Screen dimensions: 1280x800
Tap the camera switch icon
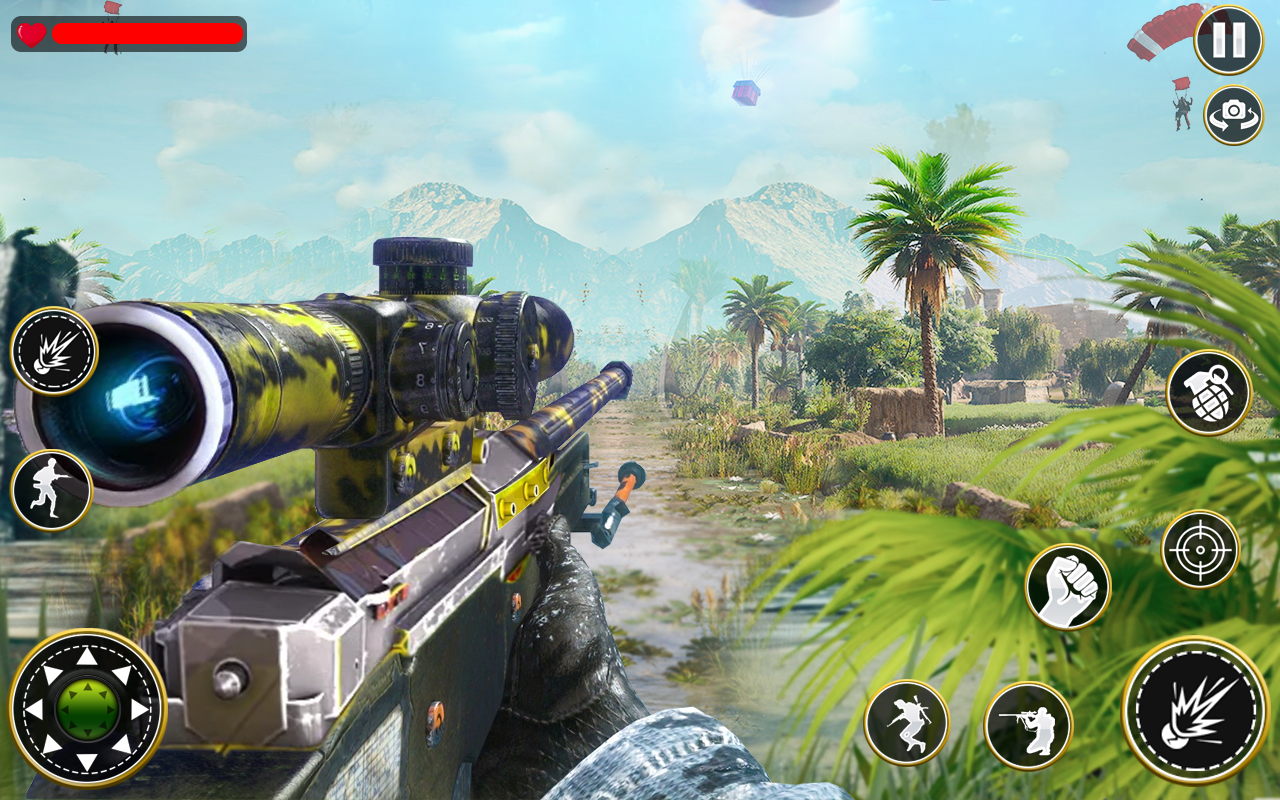click(1232, 114)
